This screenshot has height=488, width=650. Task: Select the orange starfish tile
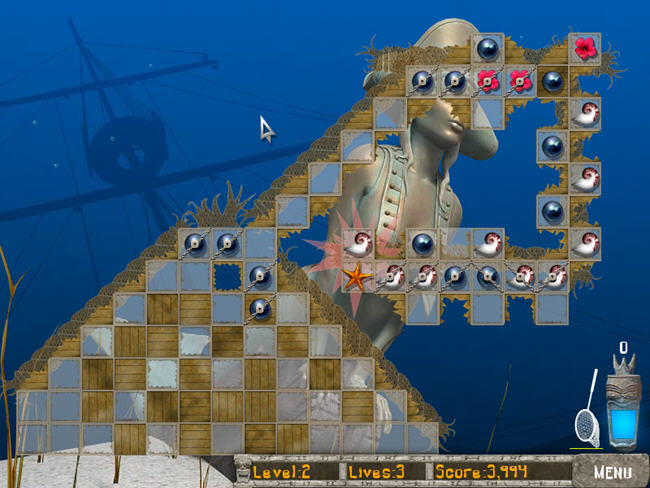pyautogui.click(x=358, y=276)
